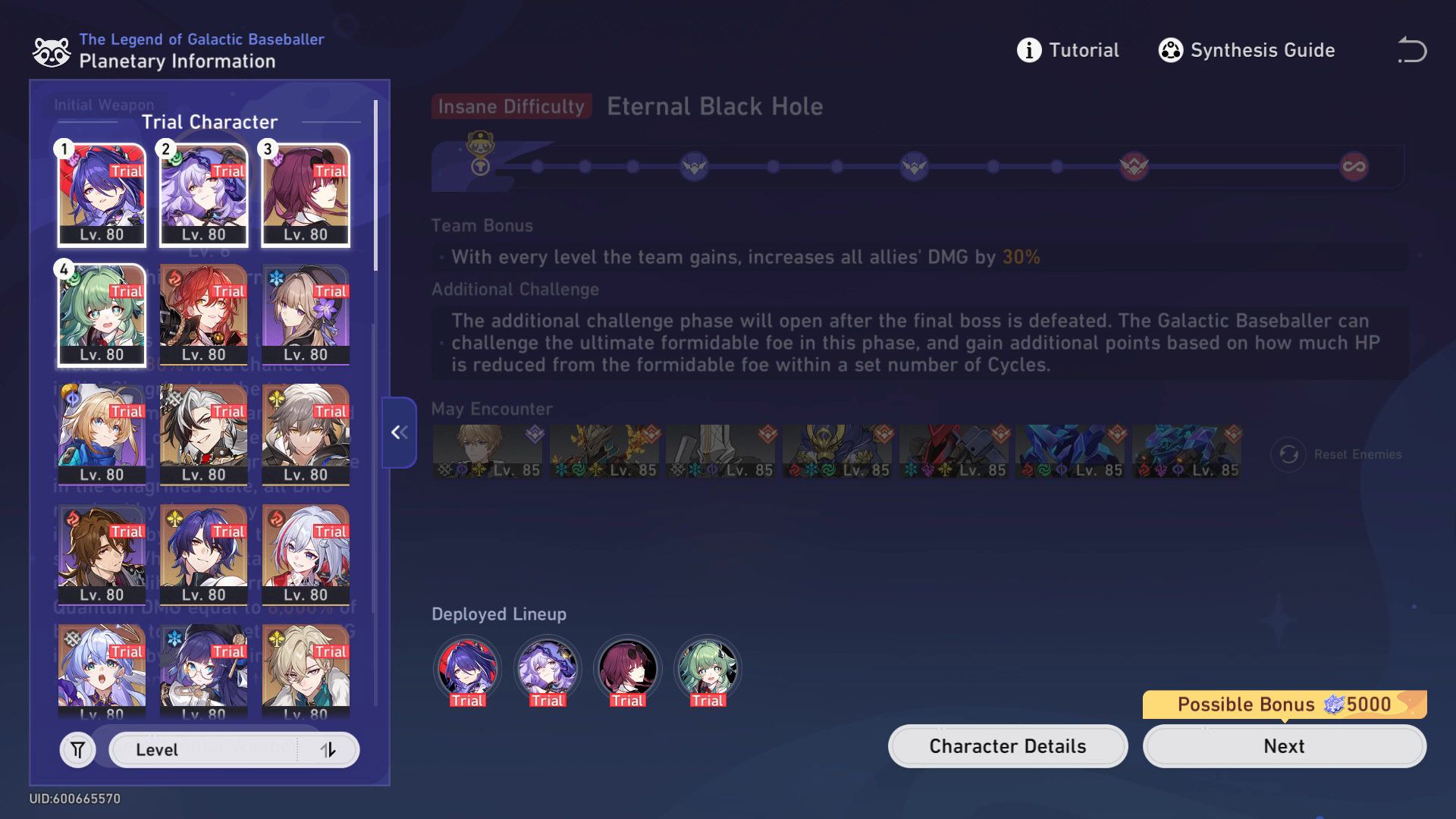Screen dimensions: 1456x819
Task: Deselect trial character number 1
Action: click(101, 193)
